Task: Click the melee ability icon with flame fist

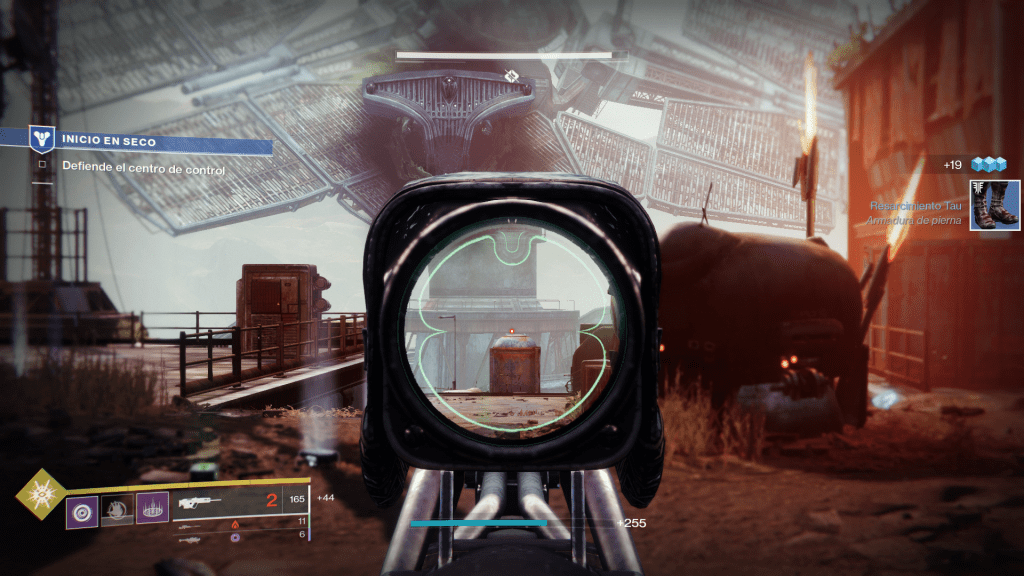Action: click(117, 512)
